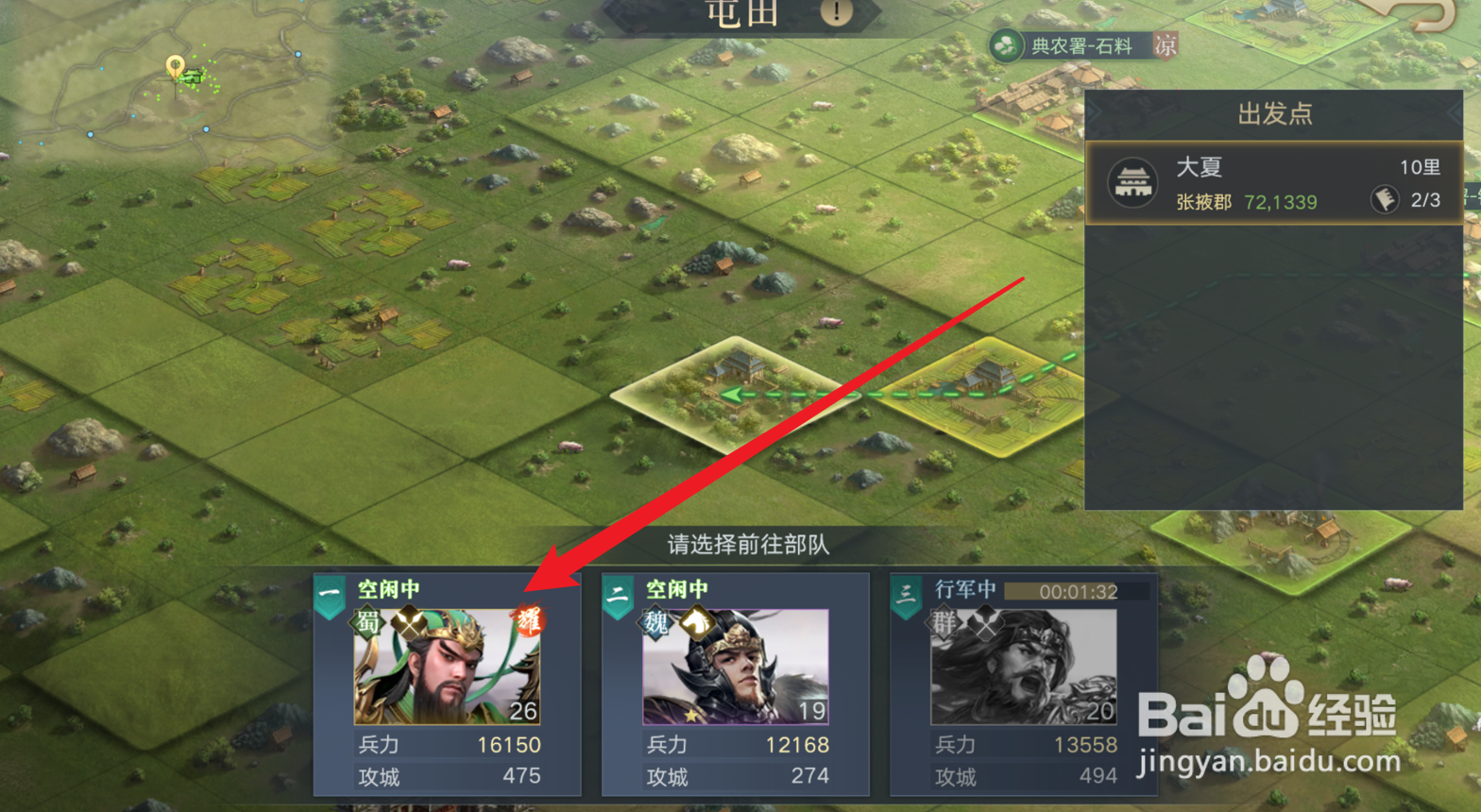The height and width of the screenshot is (812, 1481).
Task: Click the march flag icon showing 2/3
Action: 1385,198
